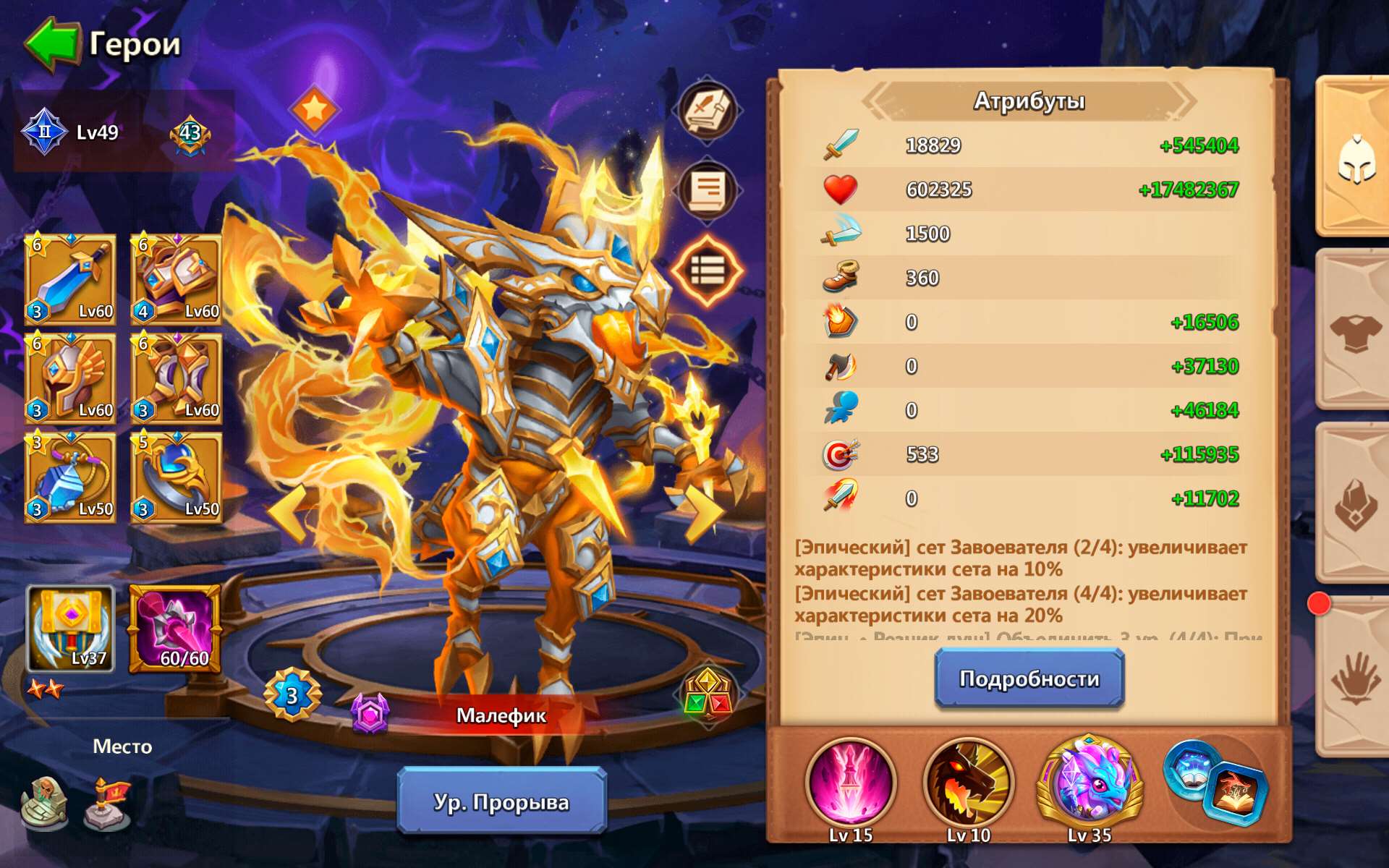This screenshot has height=868, width=1389.
Task: Open the hero document icon on the right
Action: 707,190
